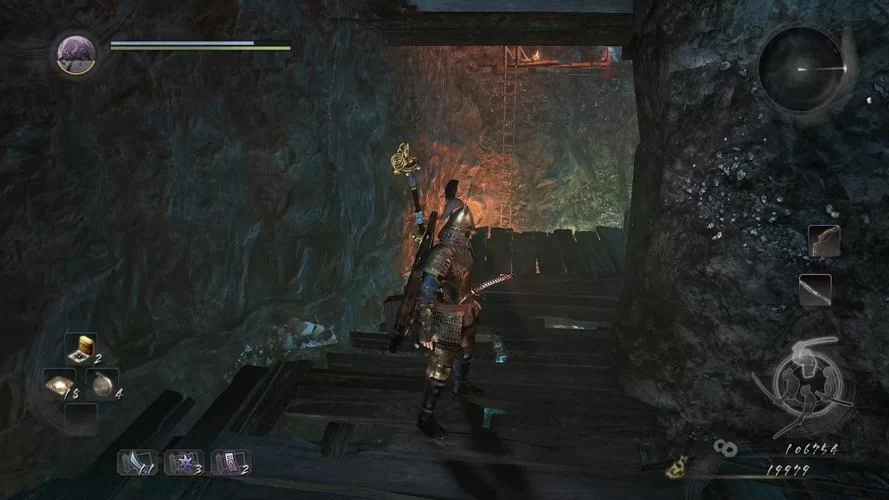Image resolution: width=889 pixels, height=500 pixels.
Task: Use the round bomb item with count 4
Action: click(103, 383)
